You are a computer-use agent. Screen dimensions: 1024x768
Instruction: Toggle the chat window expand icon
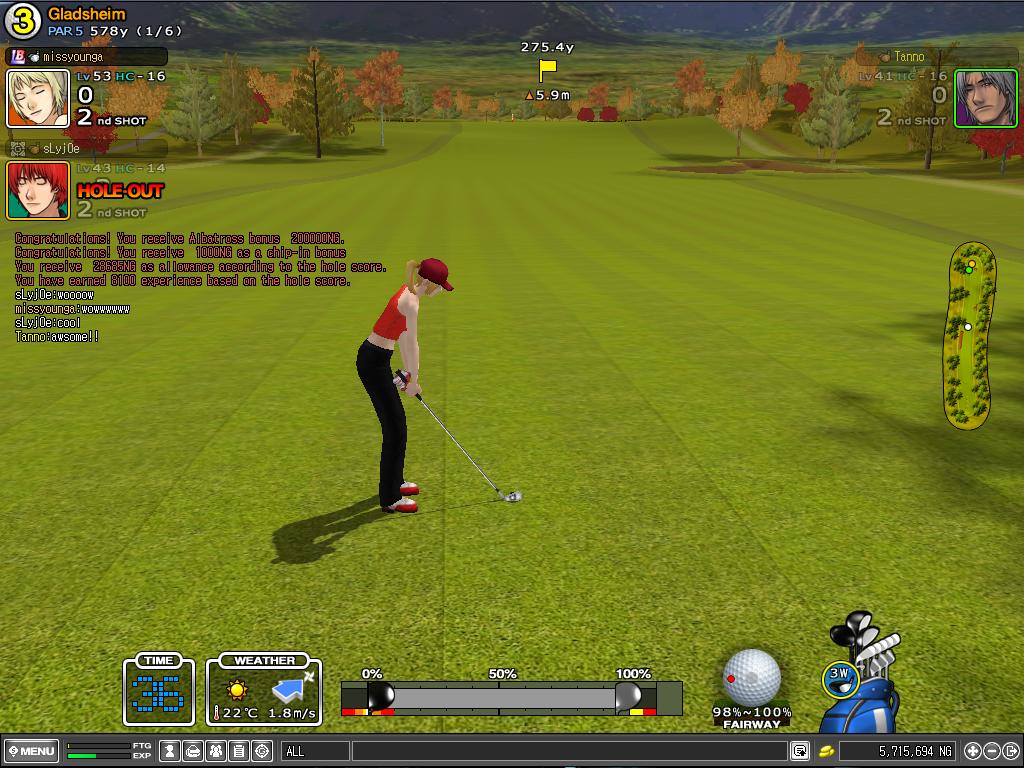[800, 751]
